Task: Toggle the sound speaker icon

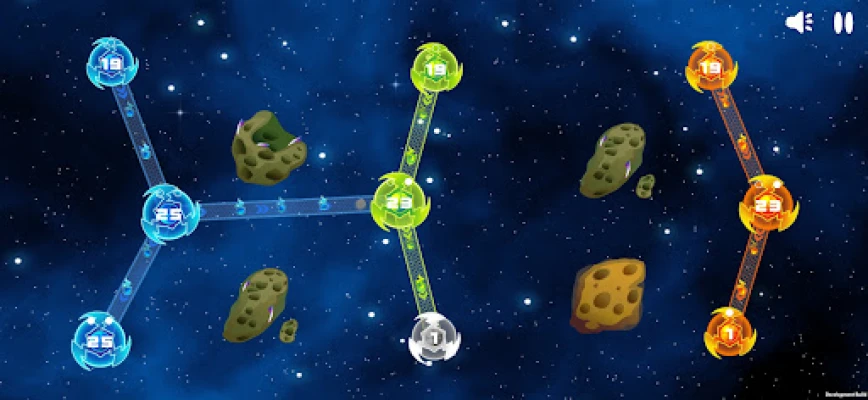Action: click(x=799, y=22)
